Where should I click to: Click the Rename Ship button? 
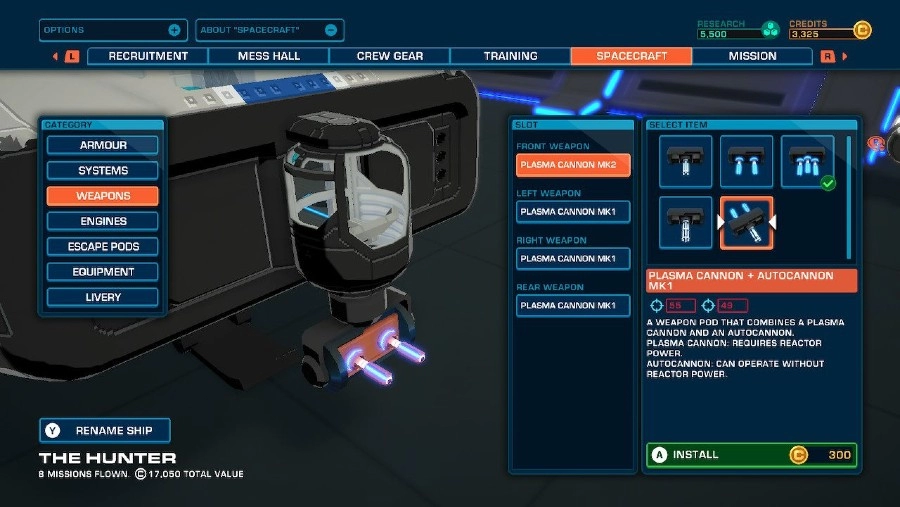pos(105,431)
